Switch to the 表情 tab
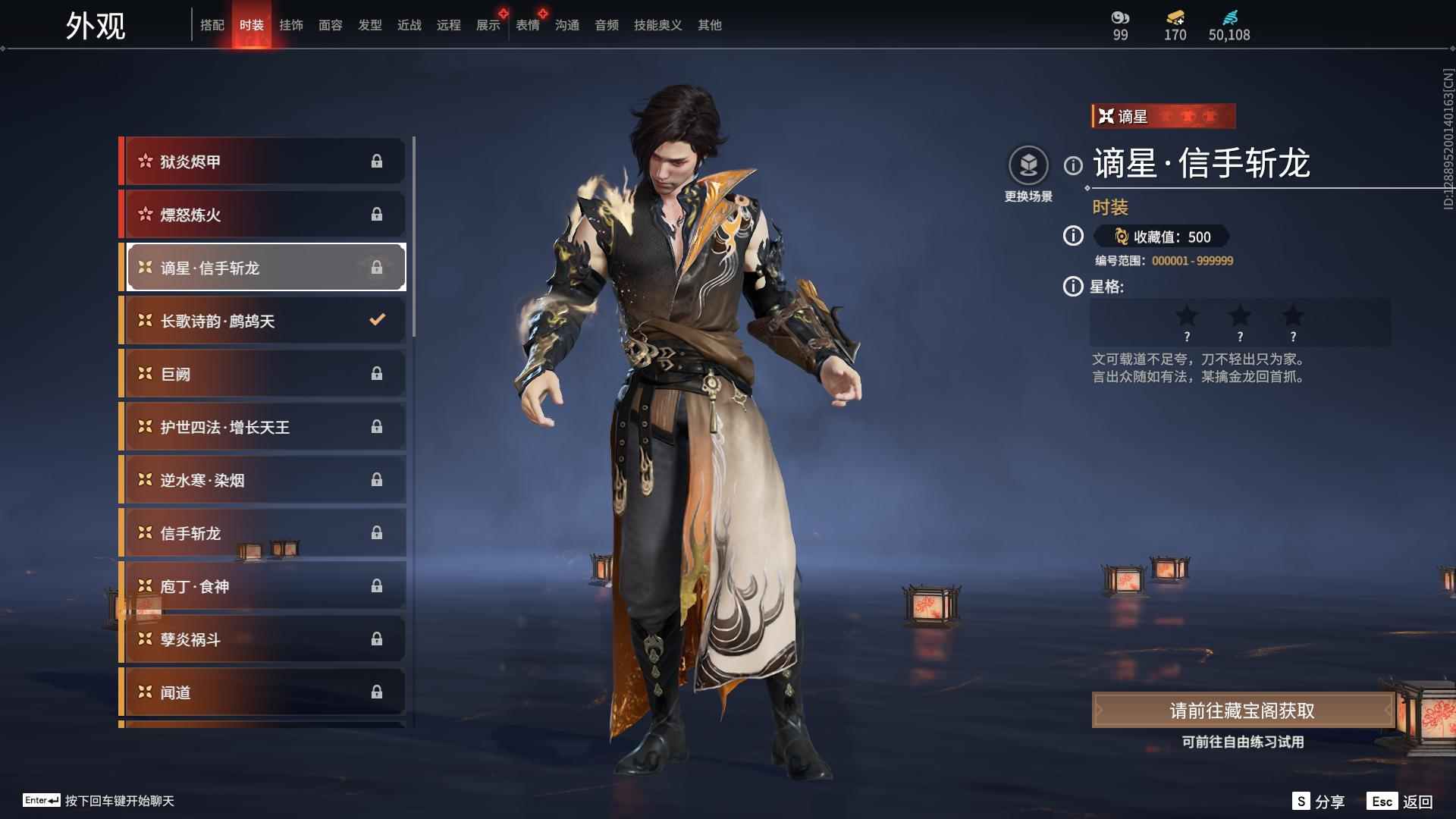 tap(527, 25)
